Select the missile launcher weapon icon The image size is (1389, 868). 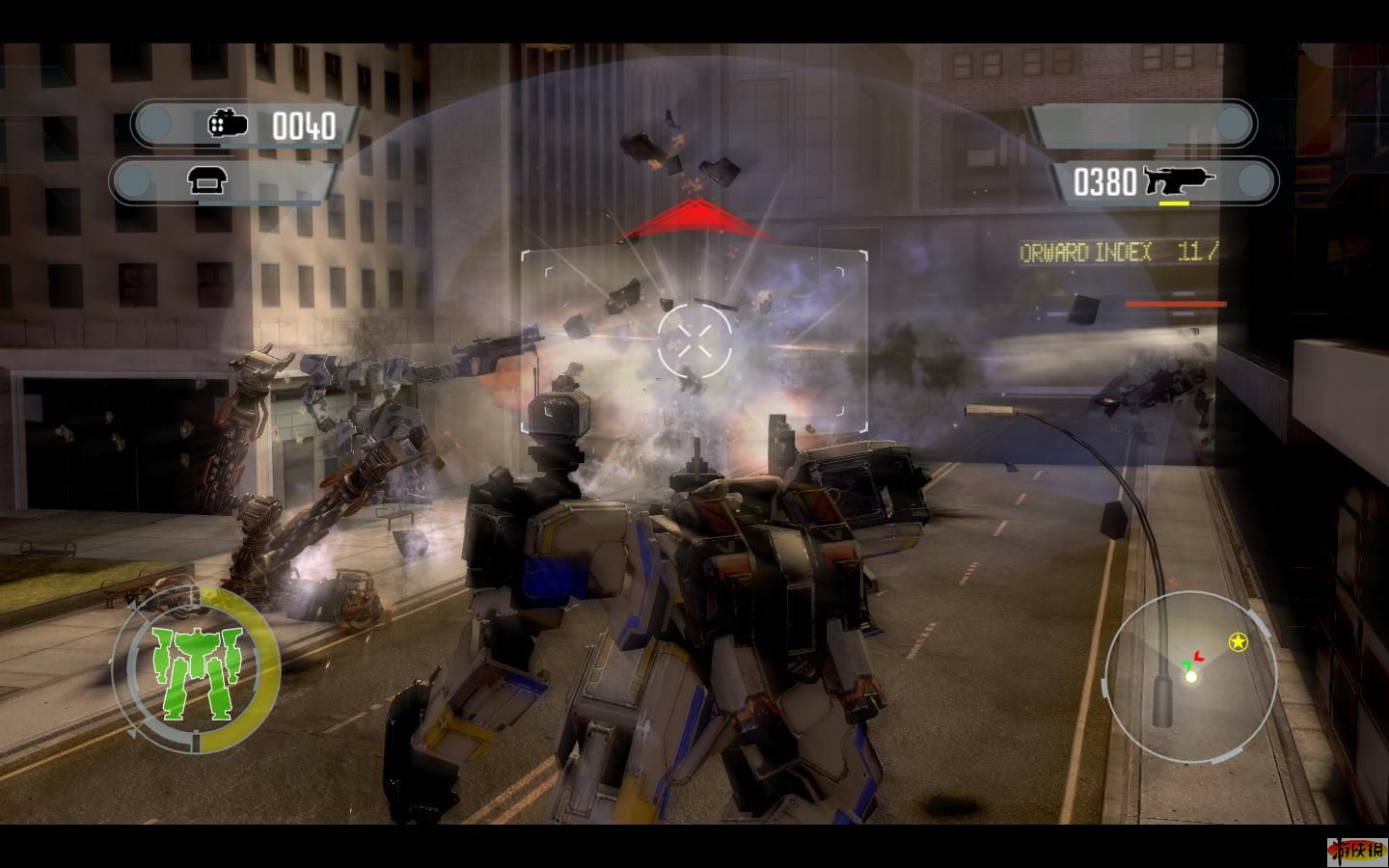pyautogui.click(x=229, y=124)
